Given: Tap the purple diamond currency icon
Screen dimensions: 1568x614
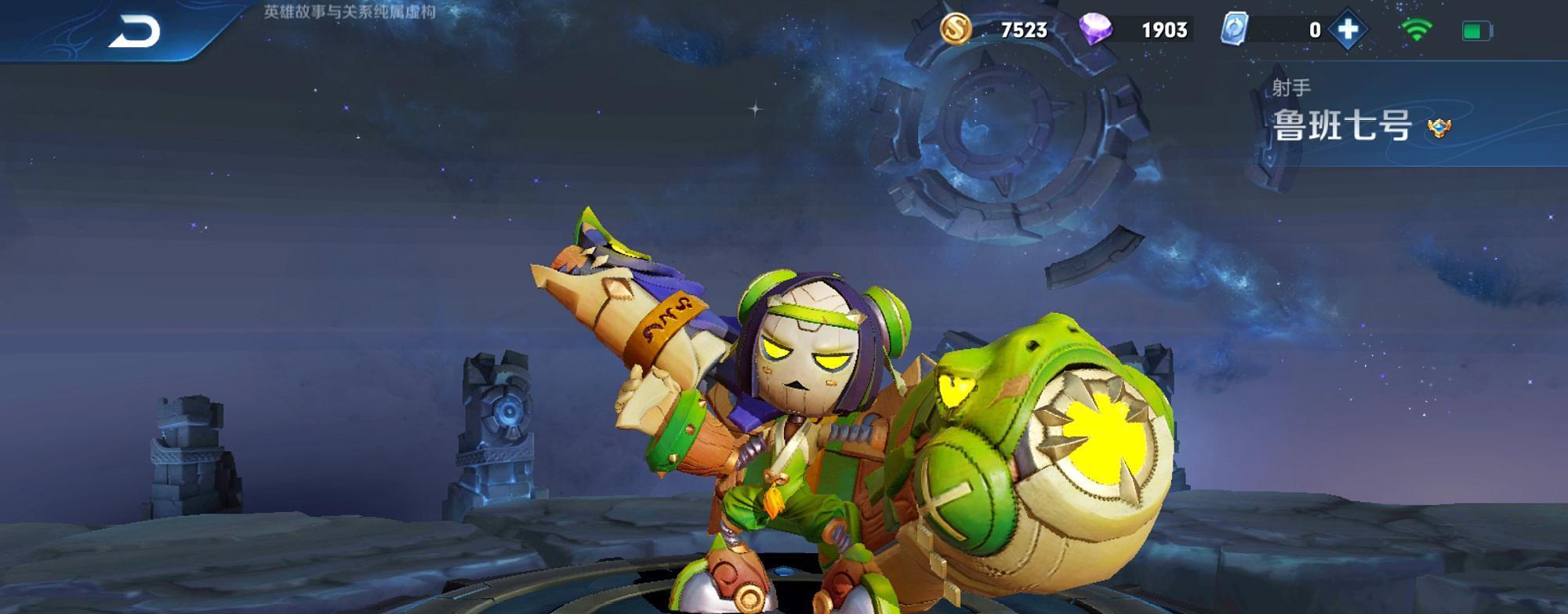Looking at the screenshot, I should (1095, 30).
